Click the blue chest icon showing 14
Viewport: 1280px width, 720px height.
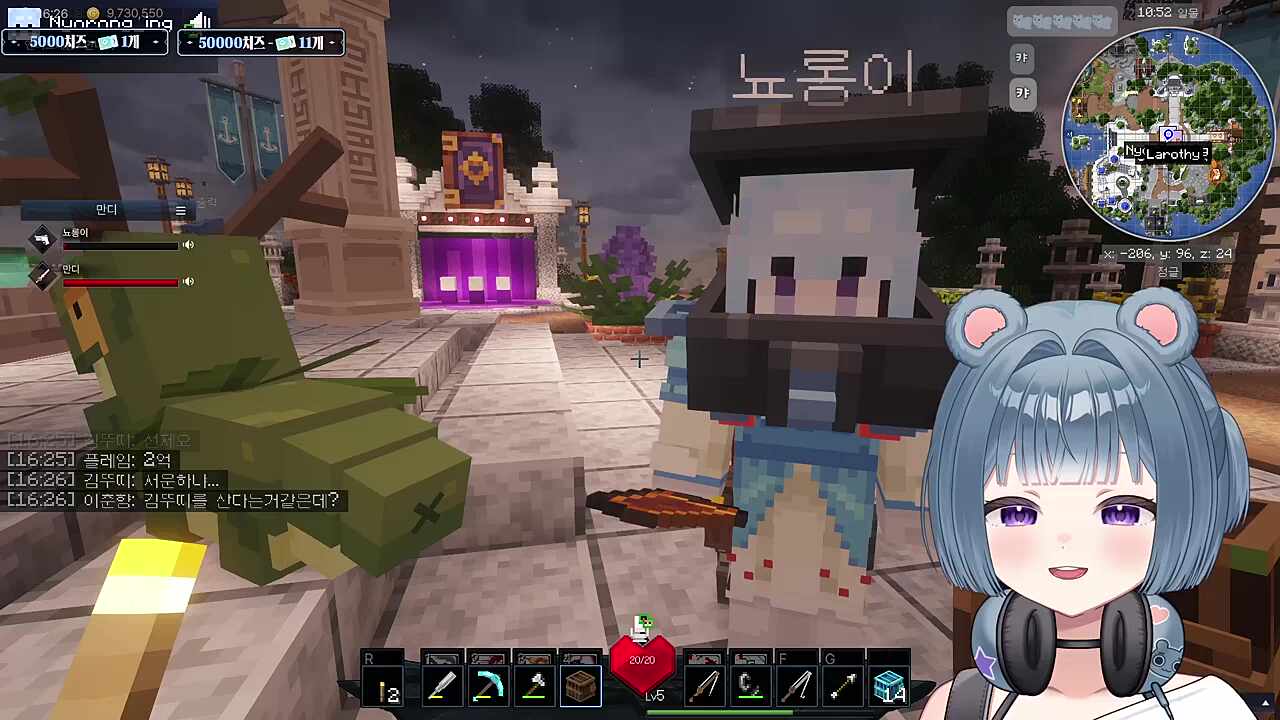[x=889, y=685]
